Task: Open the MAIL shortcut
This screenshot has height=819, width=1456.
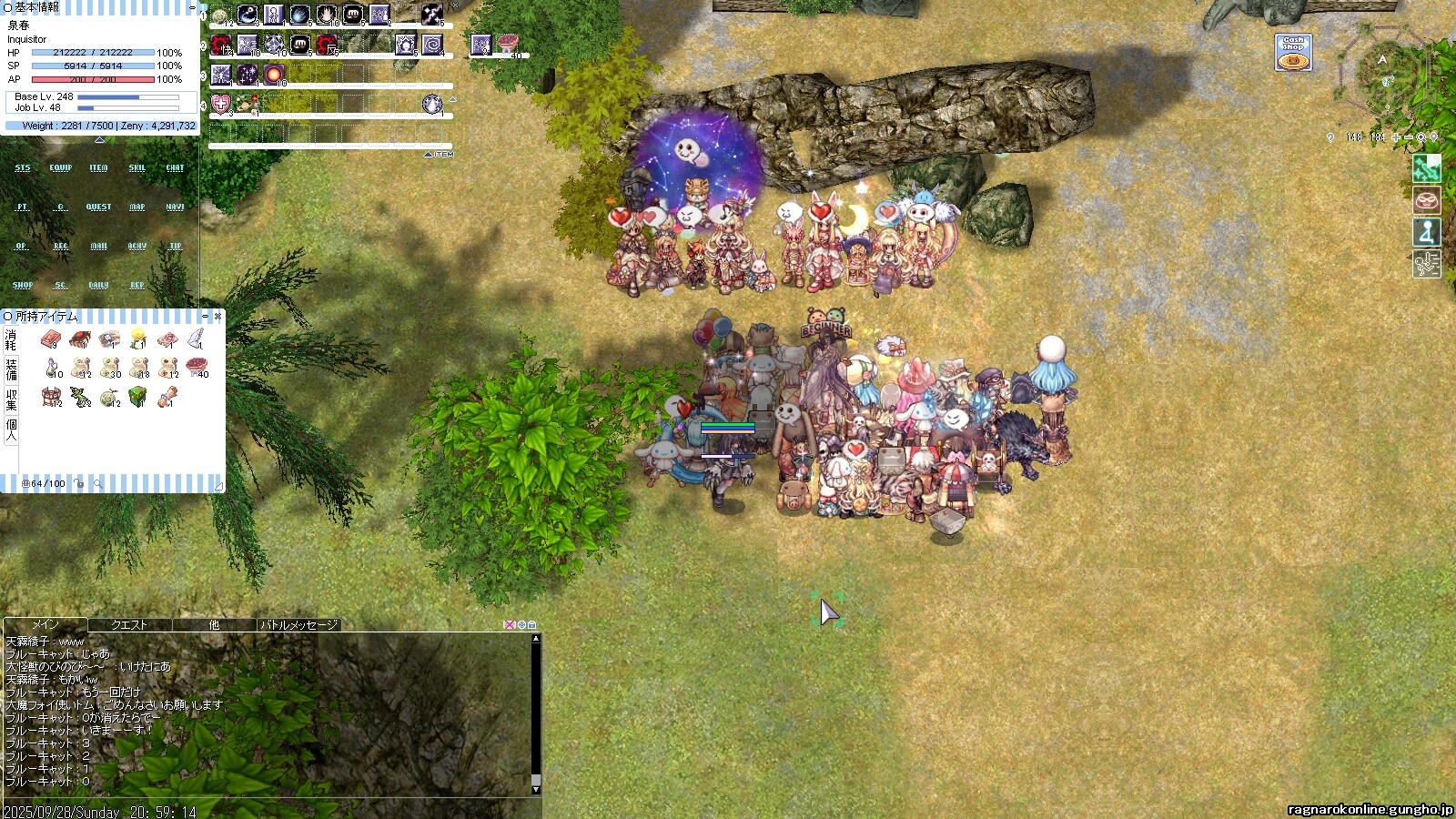Action: tap(98, 247)
